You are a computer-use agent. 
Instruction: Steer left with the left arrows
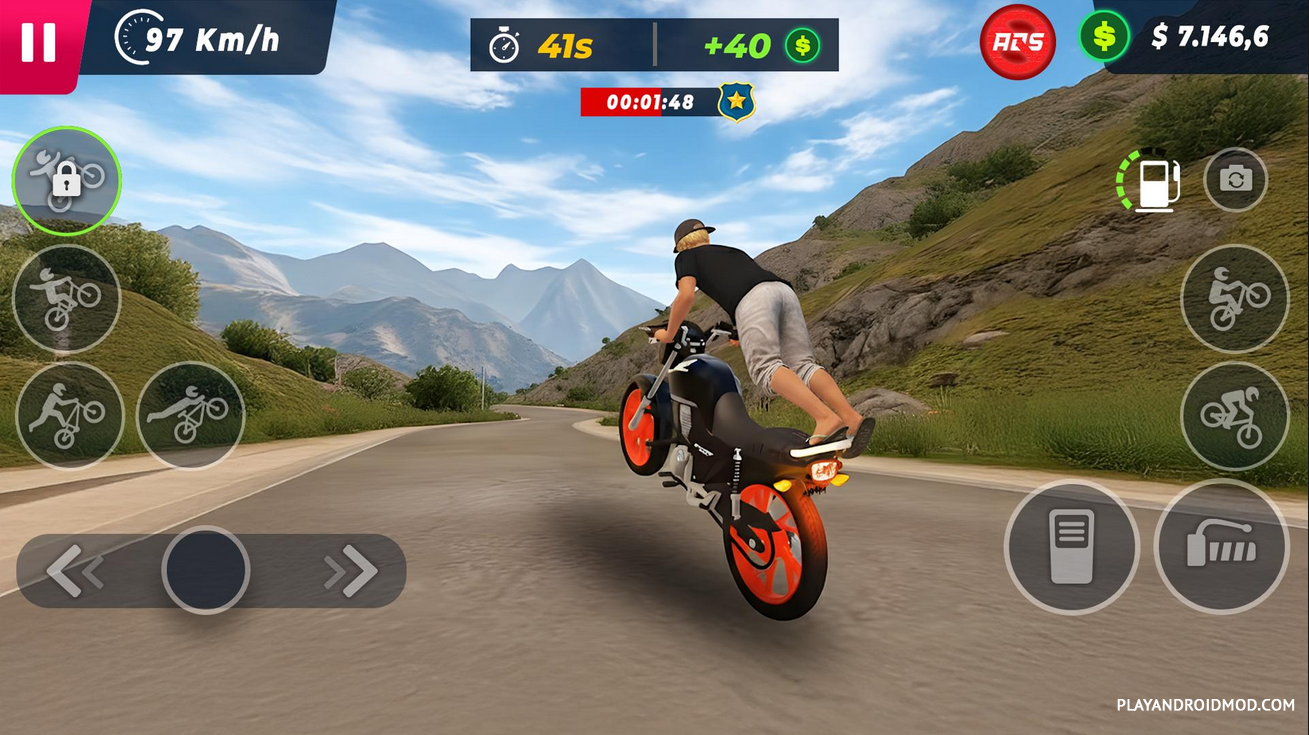click(x=75, y=571)
